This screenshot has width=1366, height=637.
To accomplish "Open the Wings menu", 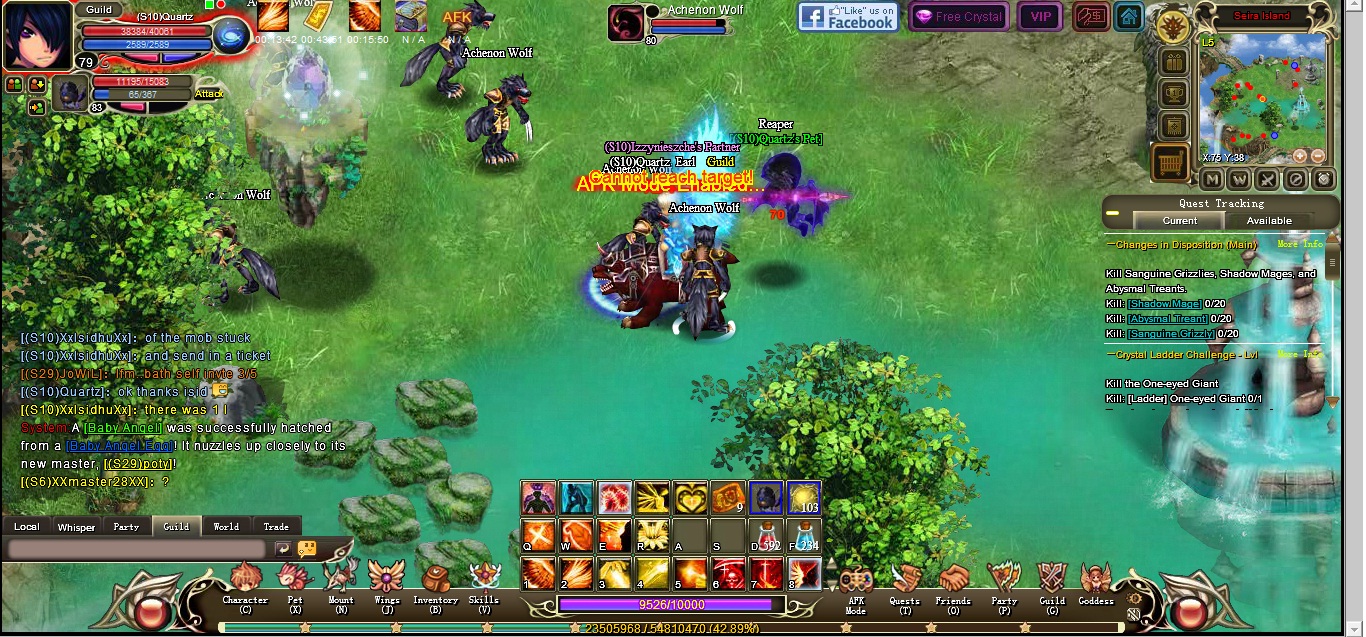I will tap(386, 581).
